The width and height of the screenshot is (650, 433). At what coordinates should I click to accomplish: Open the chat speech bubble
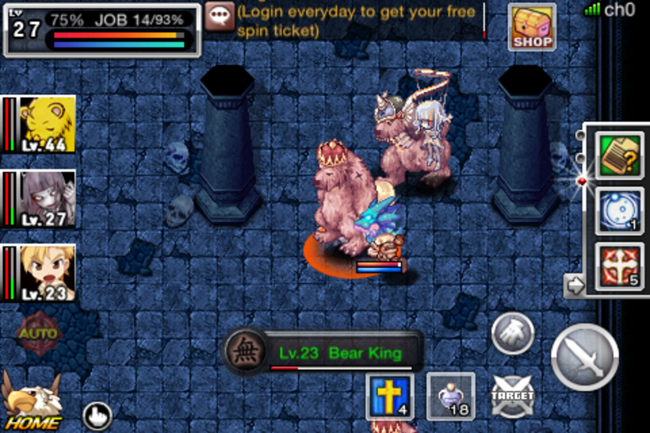[x=220, y=14]
